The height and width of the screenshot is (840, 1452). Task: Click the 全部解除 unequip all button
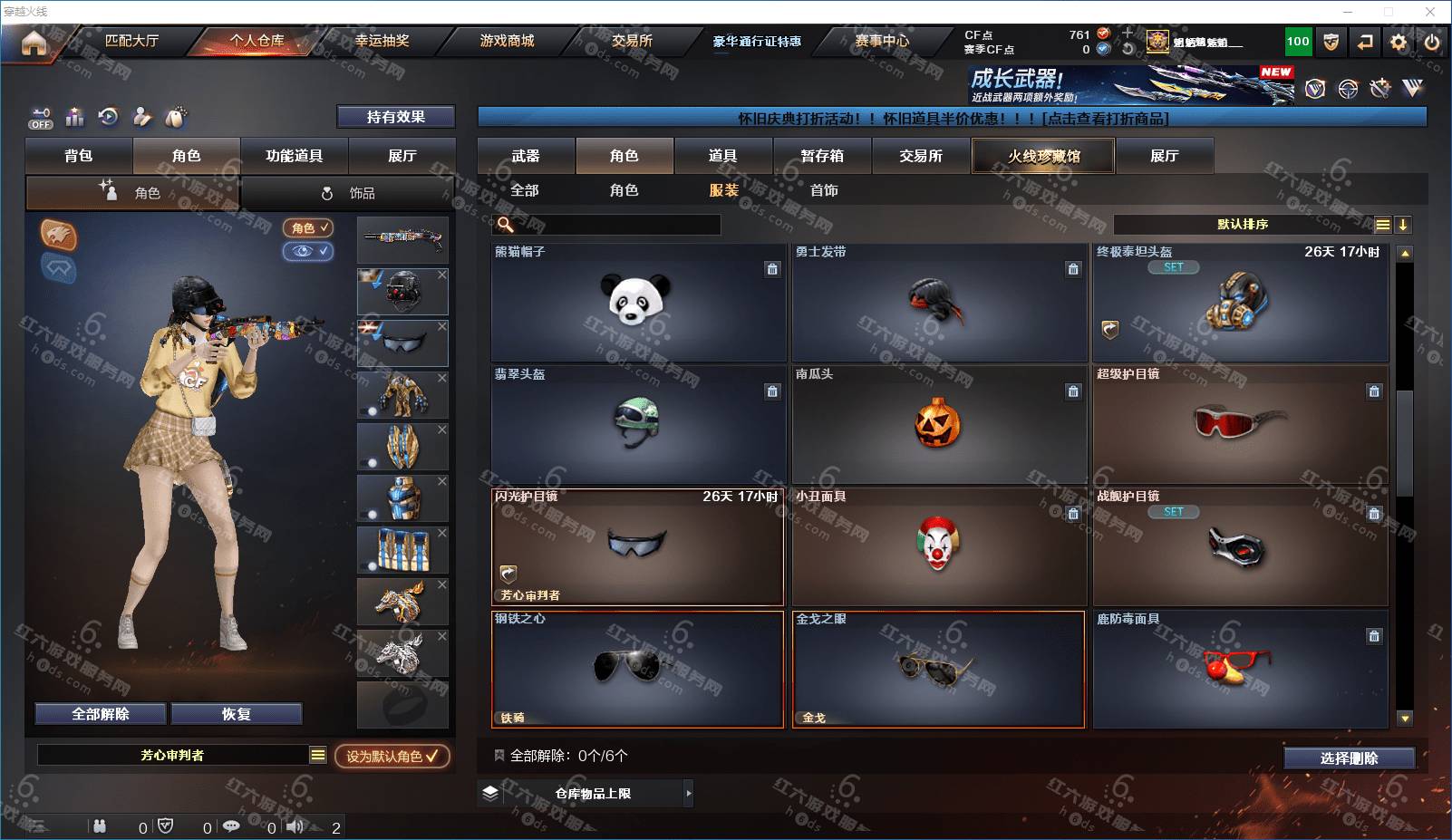101,714
